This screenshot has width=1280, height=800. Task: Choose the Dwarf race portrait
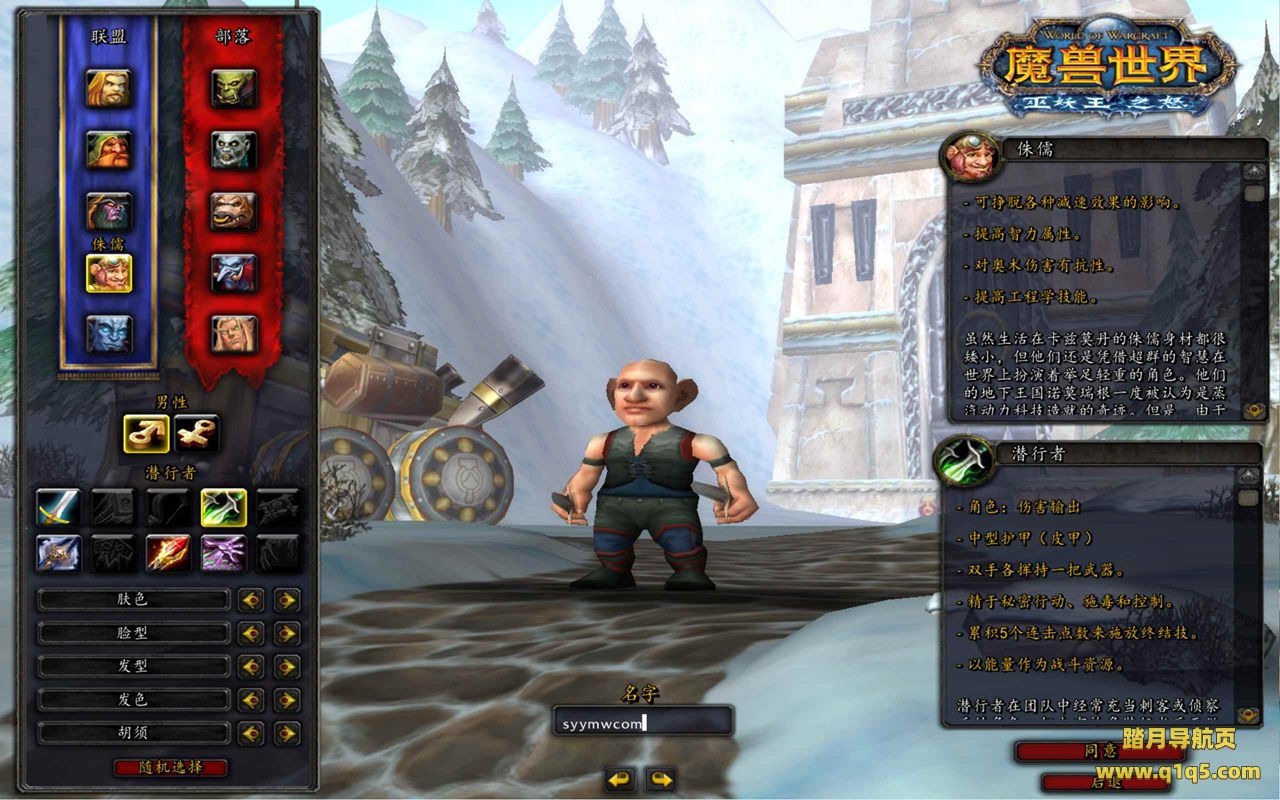coord(108,150)
